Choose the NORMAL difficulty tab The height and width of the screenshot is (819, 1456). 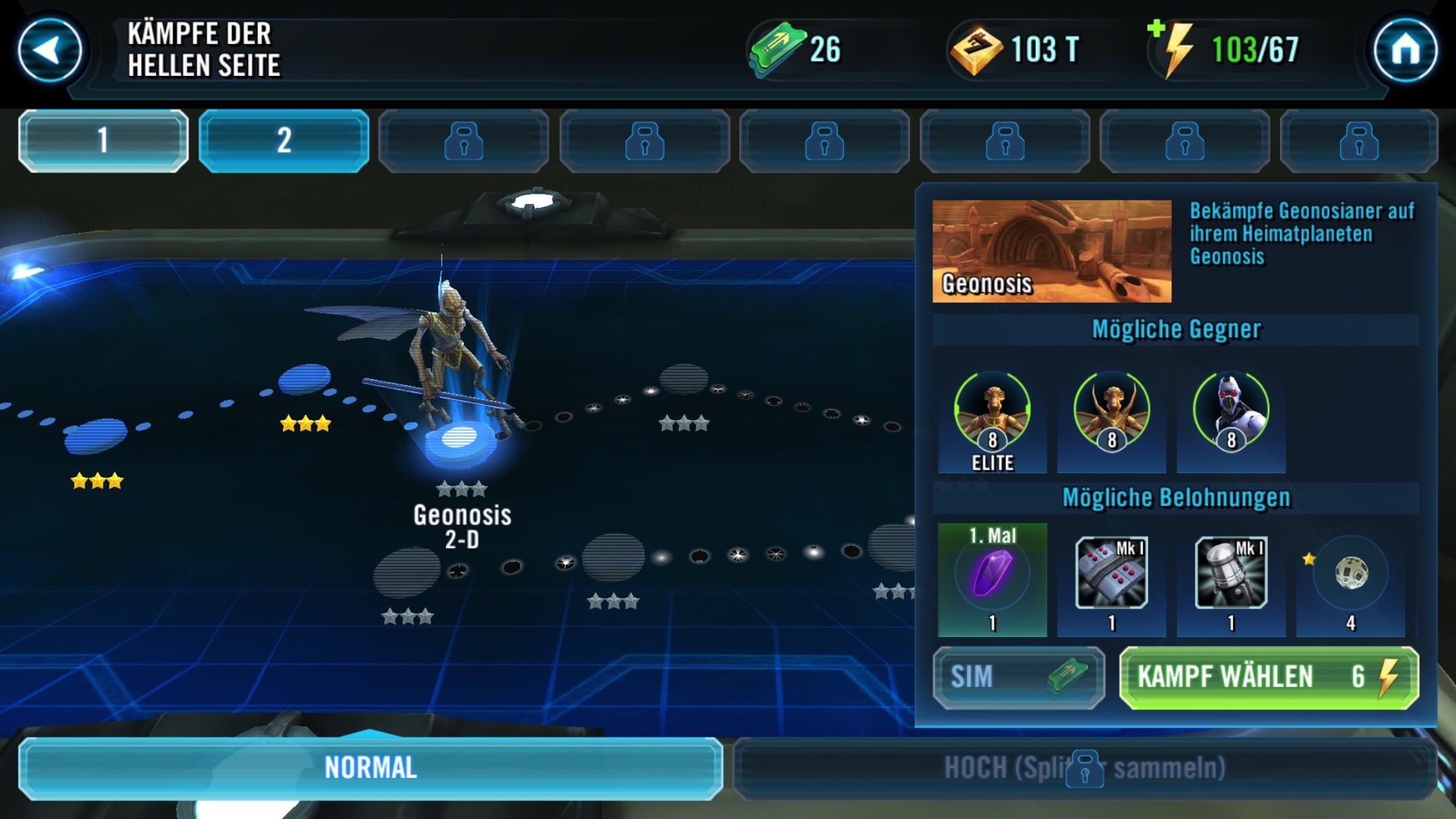click(x=371, y=768)
